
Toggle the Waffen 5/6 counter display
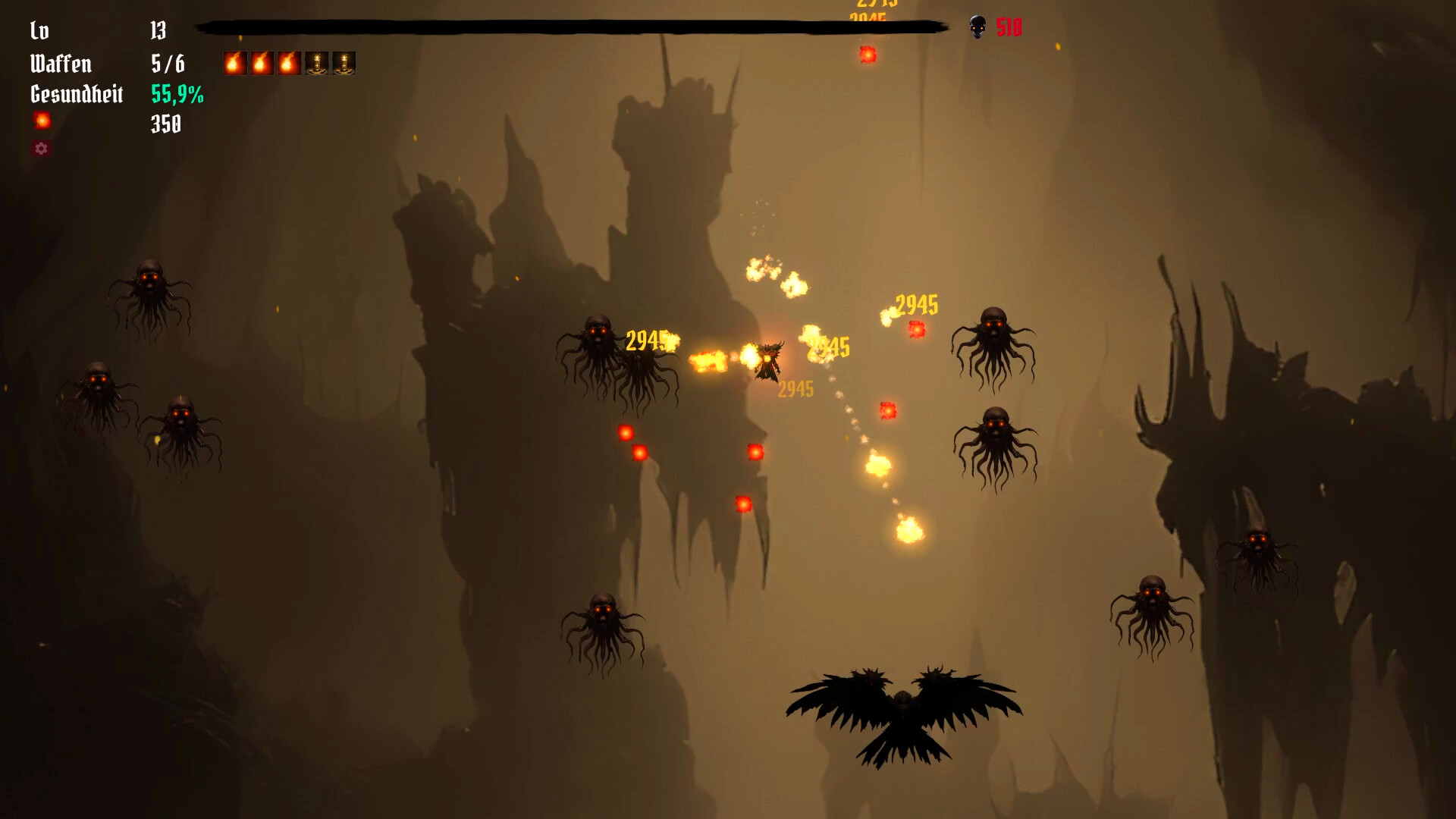[168, 64]
